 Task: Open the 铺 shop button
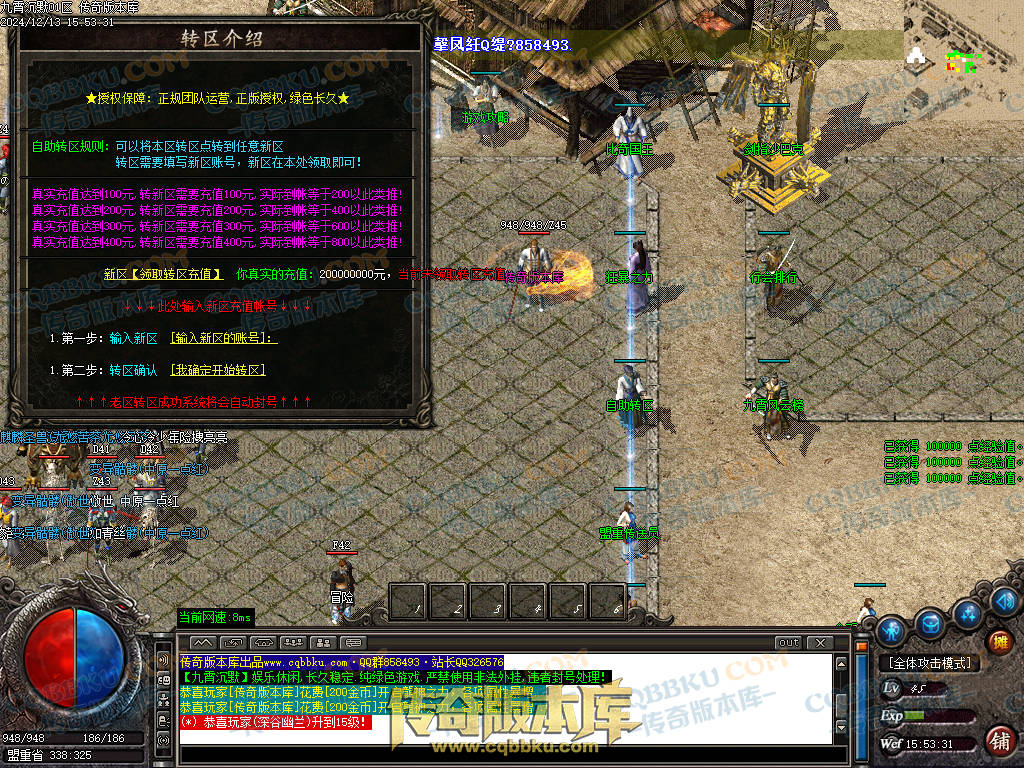point(998,741)
